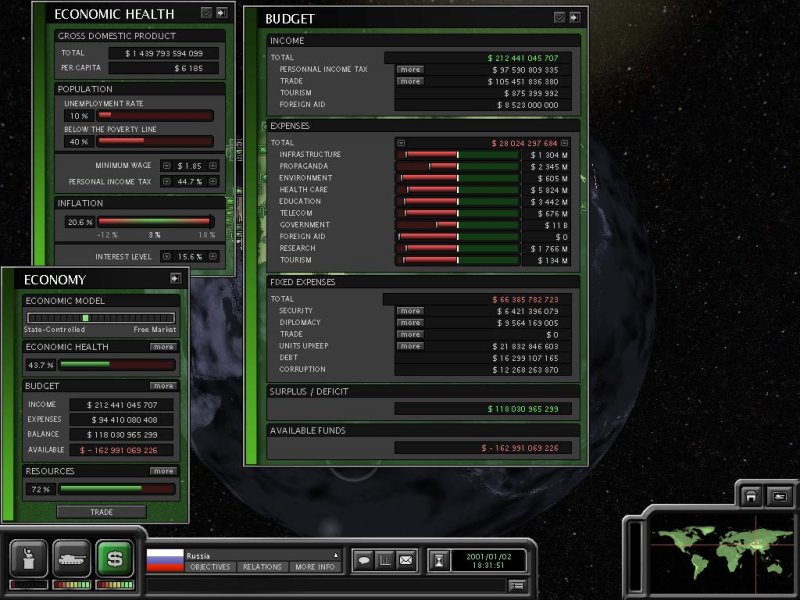Open the Relations view

[x=261, y=567]
